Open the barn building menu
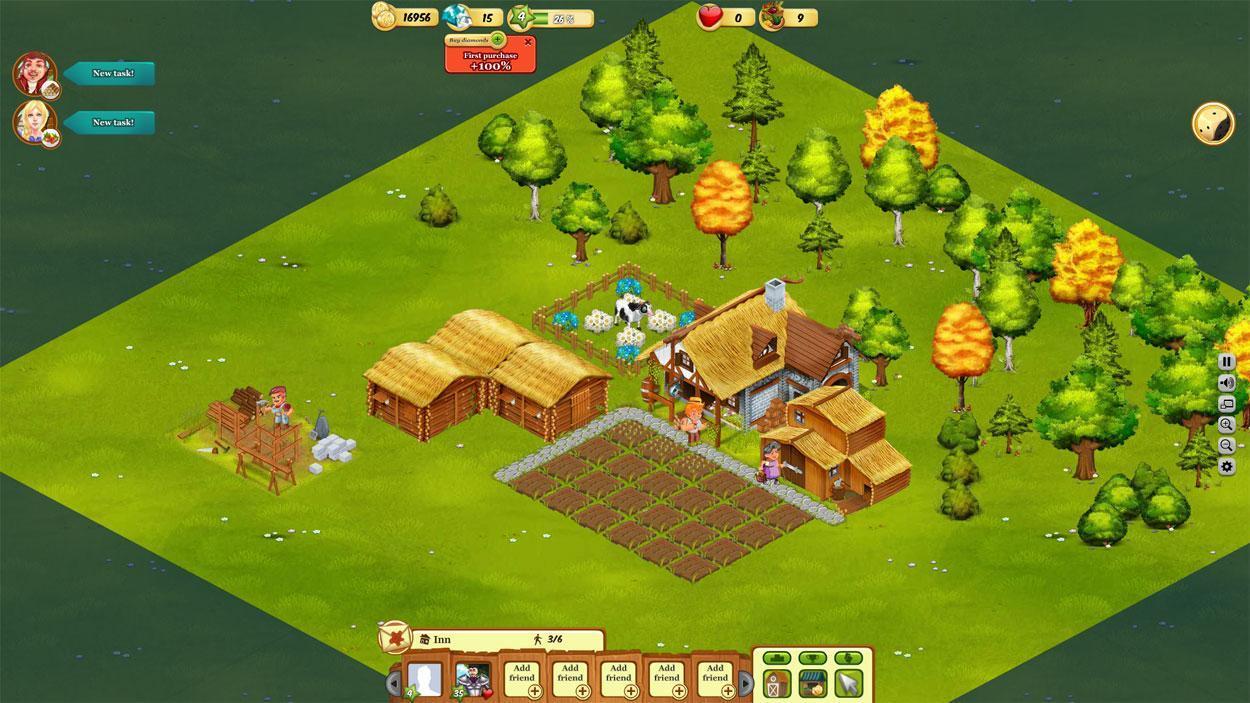The width and height of the screenshot is (1250, 703). [778, 684]
